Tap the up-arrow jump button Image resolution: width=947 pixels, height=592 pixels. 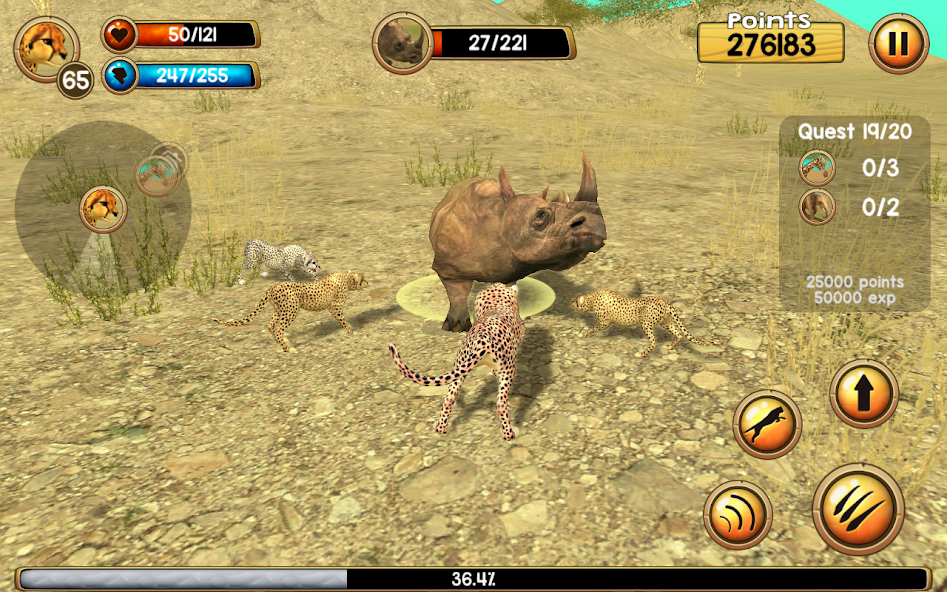[864, 393]
